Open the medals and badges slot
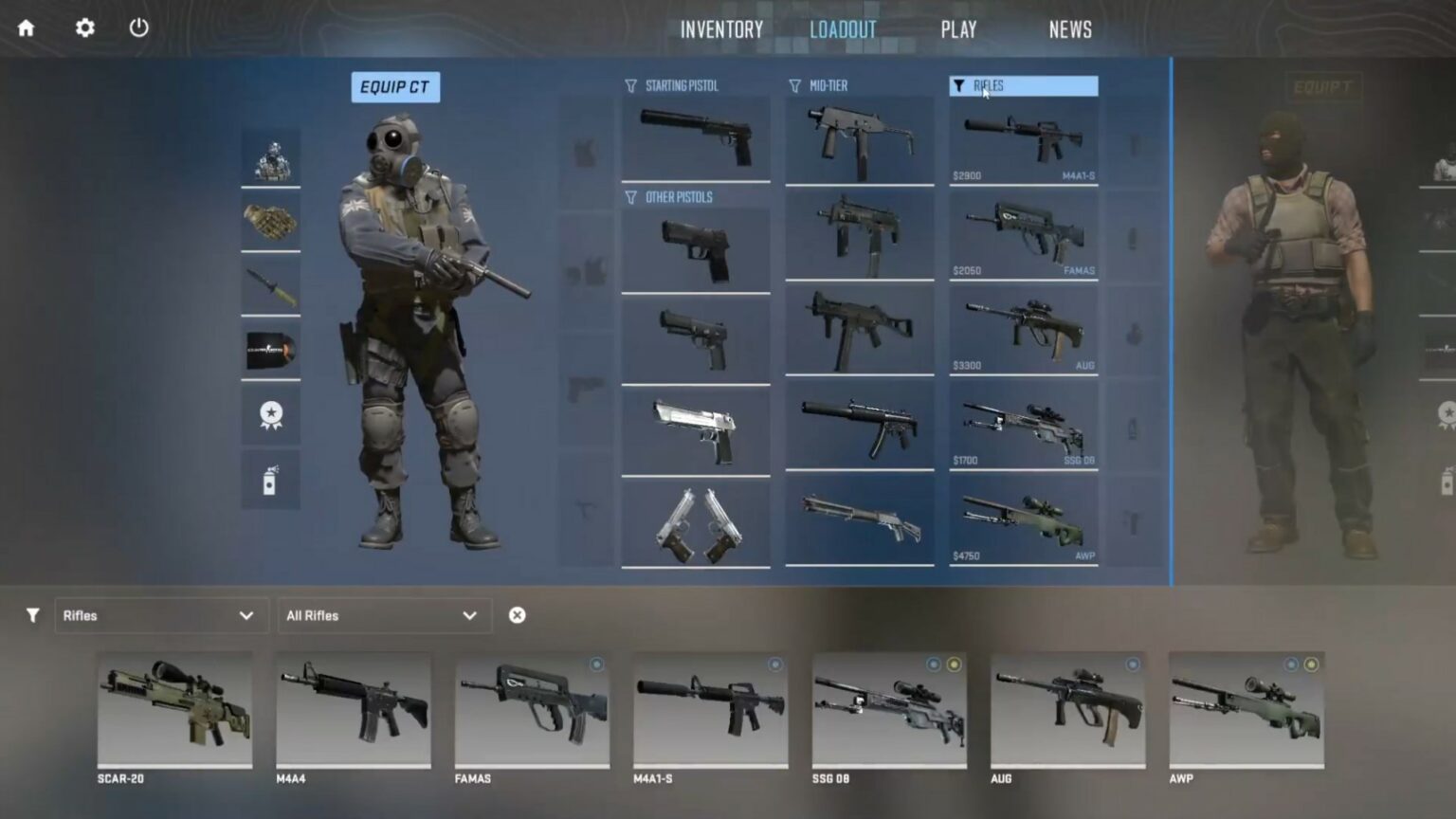1456x819 pixels. pyautogui.click(x=270, y=414)
